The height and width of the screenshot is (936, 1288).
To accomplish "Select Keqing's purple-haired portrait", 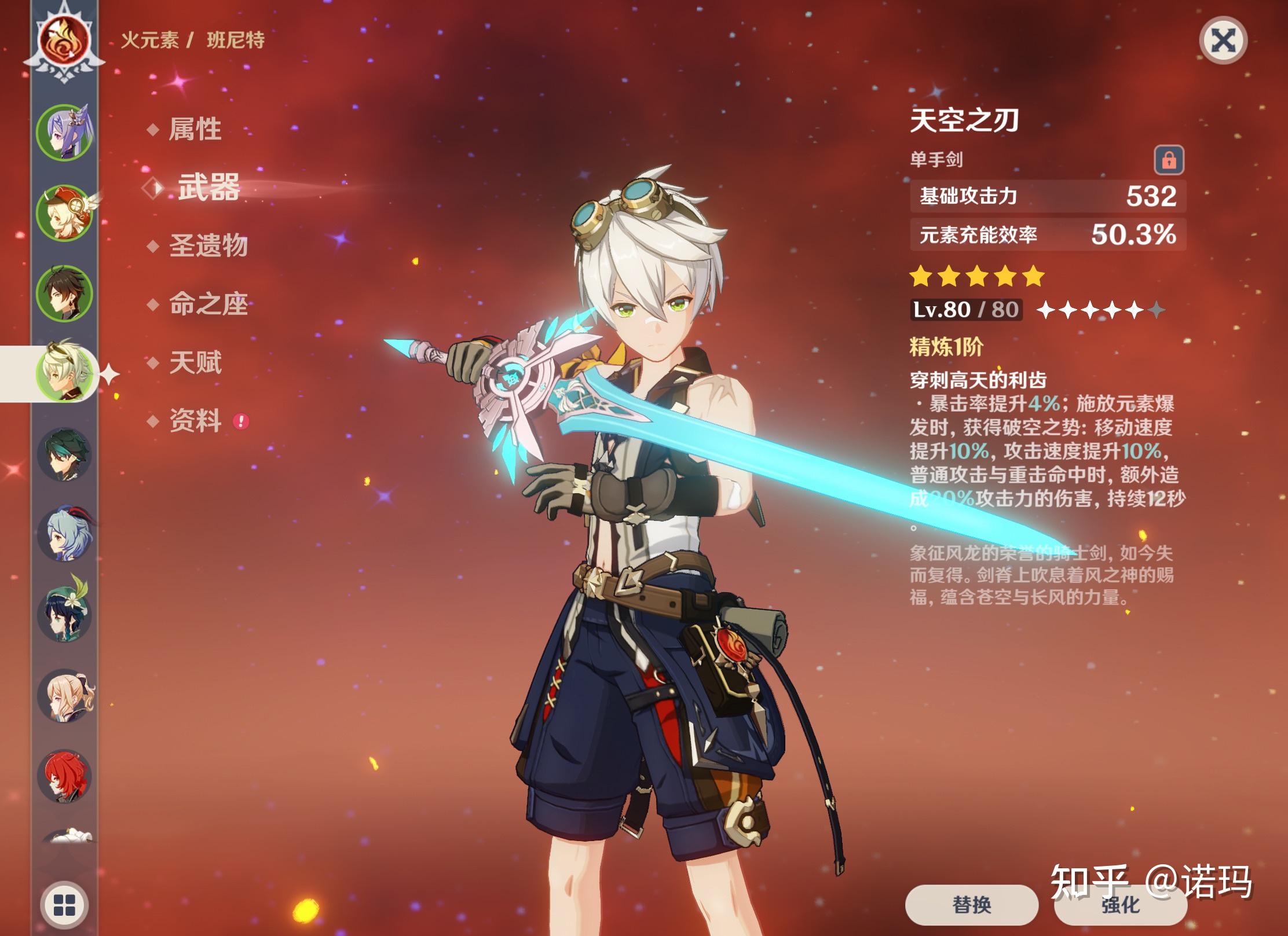I will 64,133.
